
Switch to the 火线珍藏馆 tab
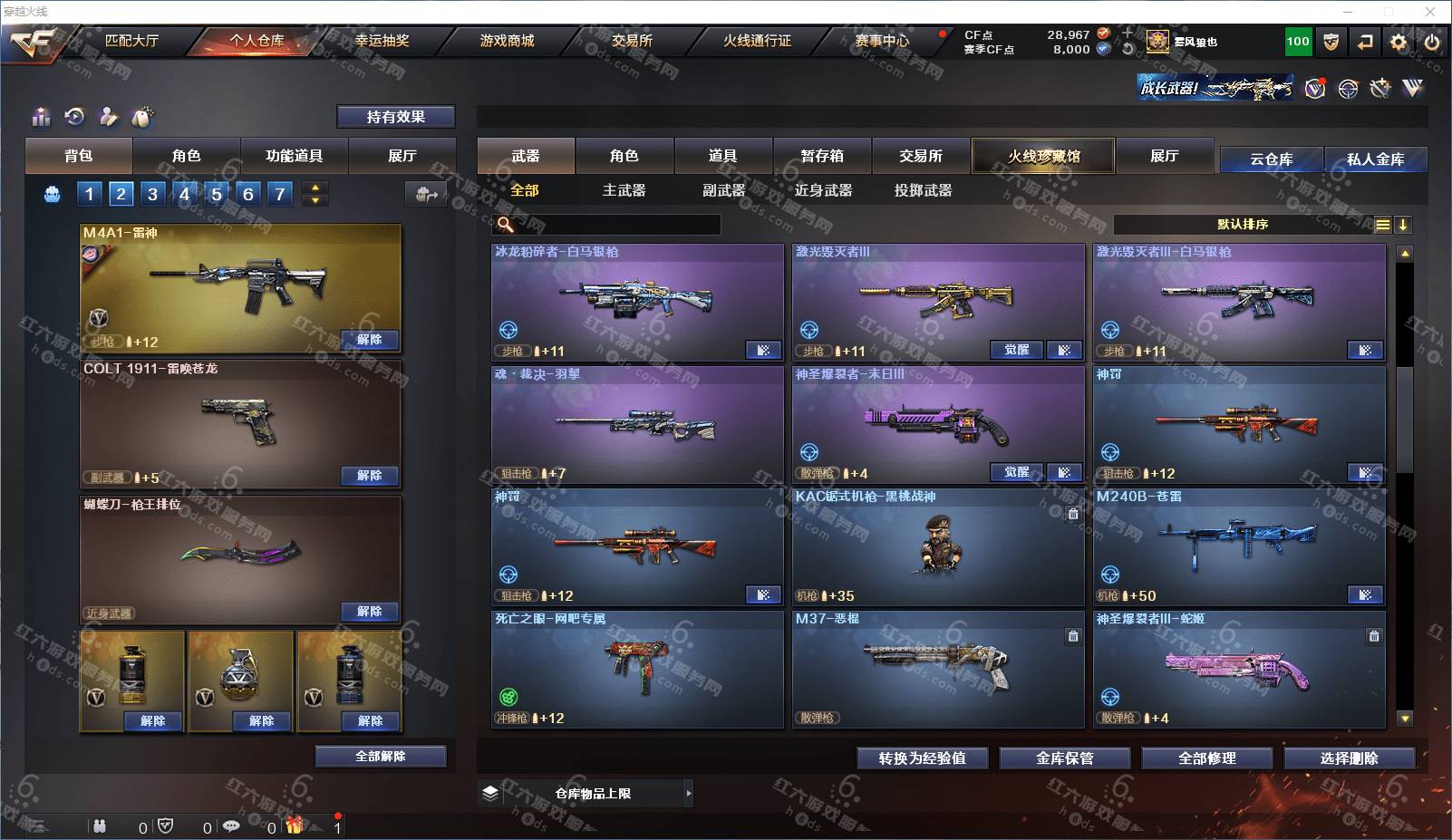click(1043, 156)
